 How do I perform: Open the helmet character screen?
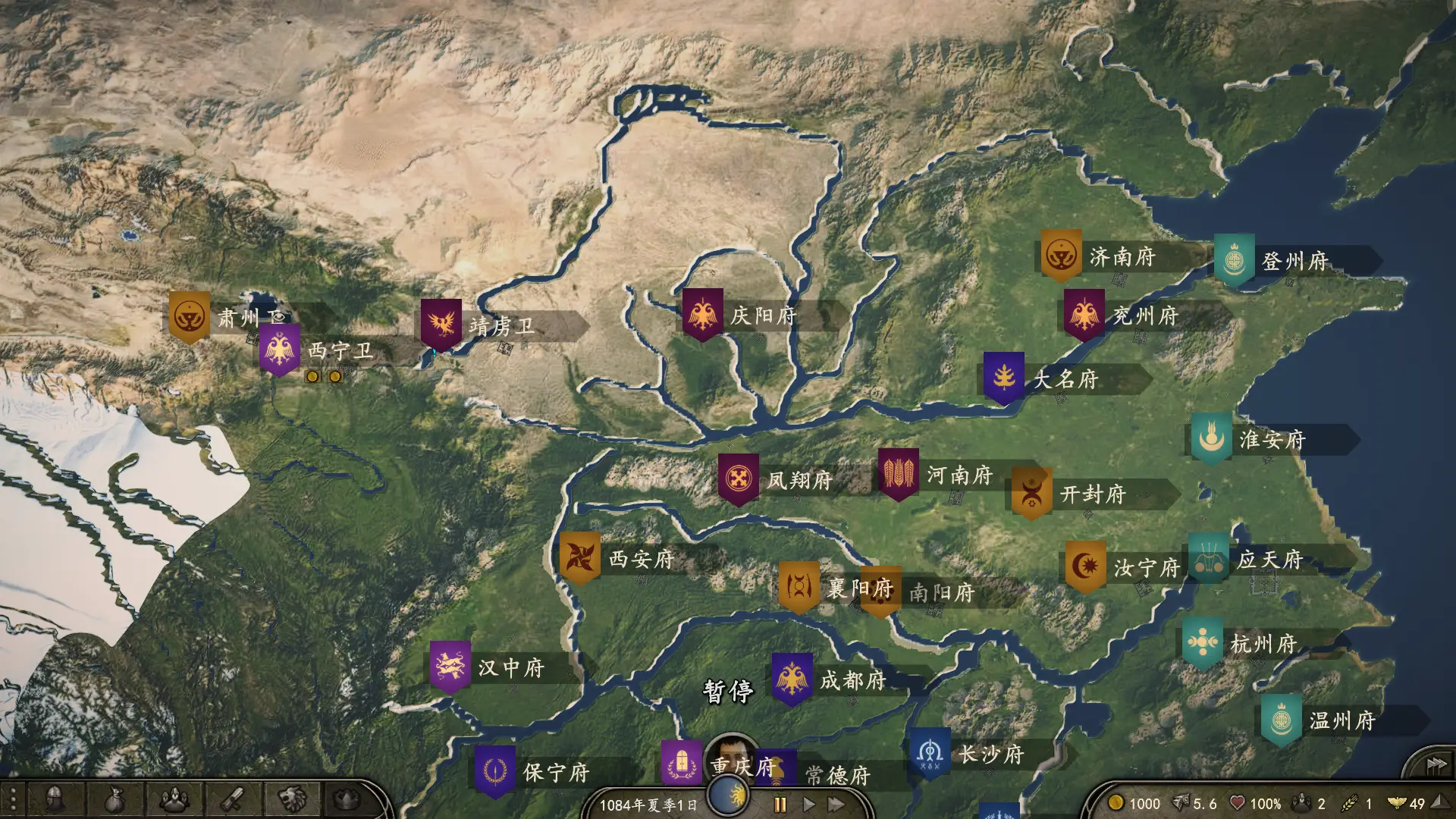coord(53,799)
